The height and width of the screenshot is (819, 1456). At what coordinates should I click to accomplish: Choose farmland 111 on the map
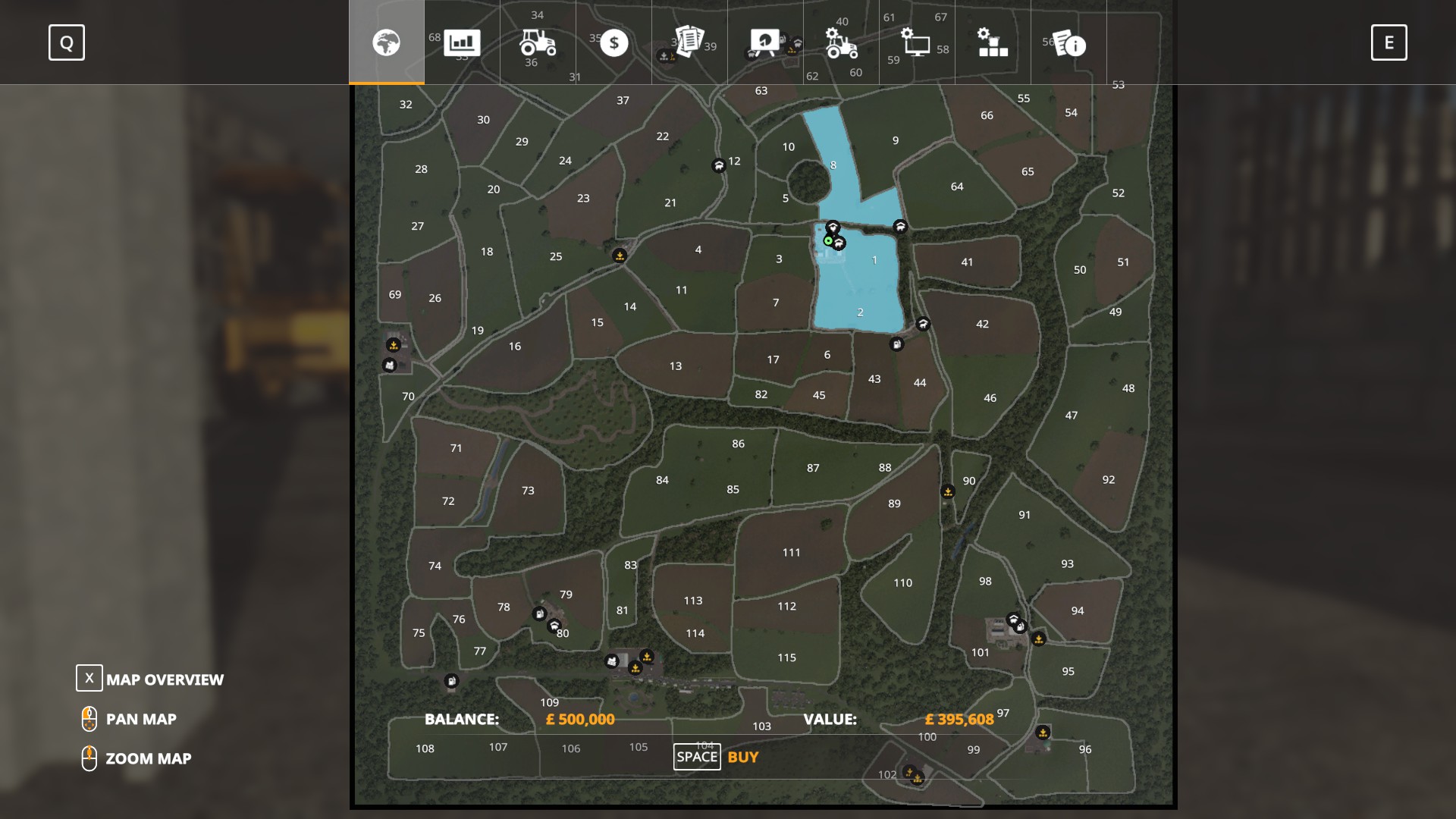[791, 553]
